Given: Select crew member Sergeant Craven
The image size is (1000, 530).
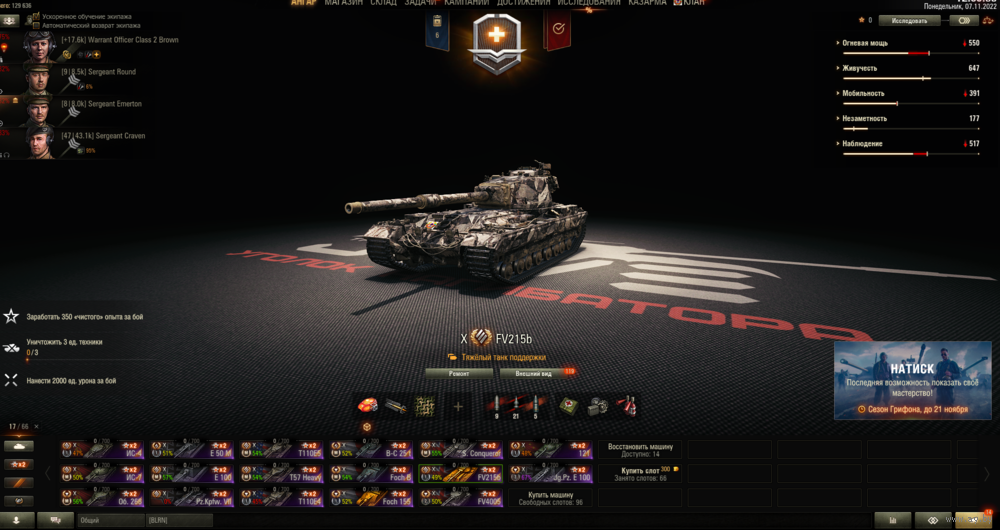Looking at the screenshot, I should click(x=102, y=136).
